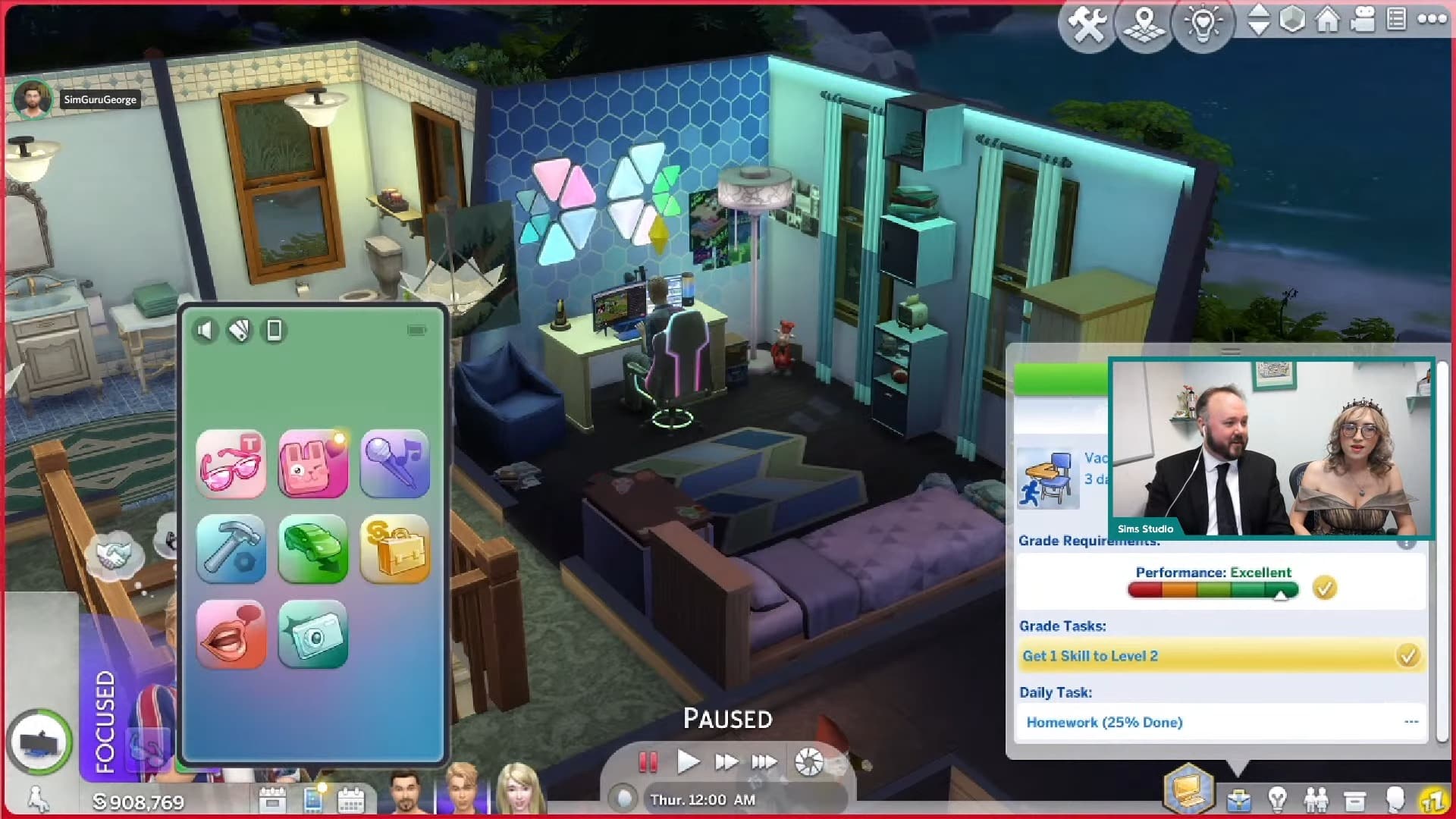Screen dimensions: 1456x819
Task: Open Build Mode with the hammer and wrench icon
Action: pos(1087,24)
